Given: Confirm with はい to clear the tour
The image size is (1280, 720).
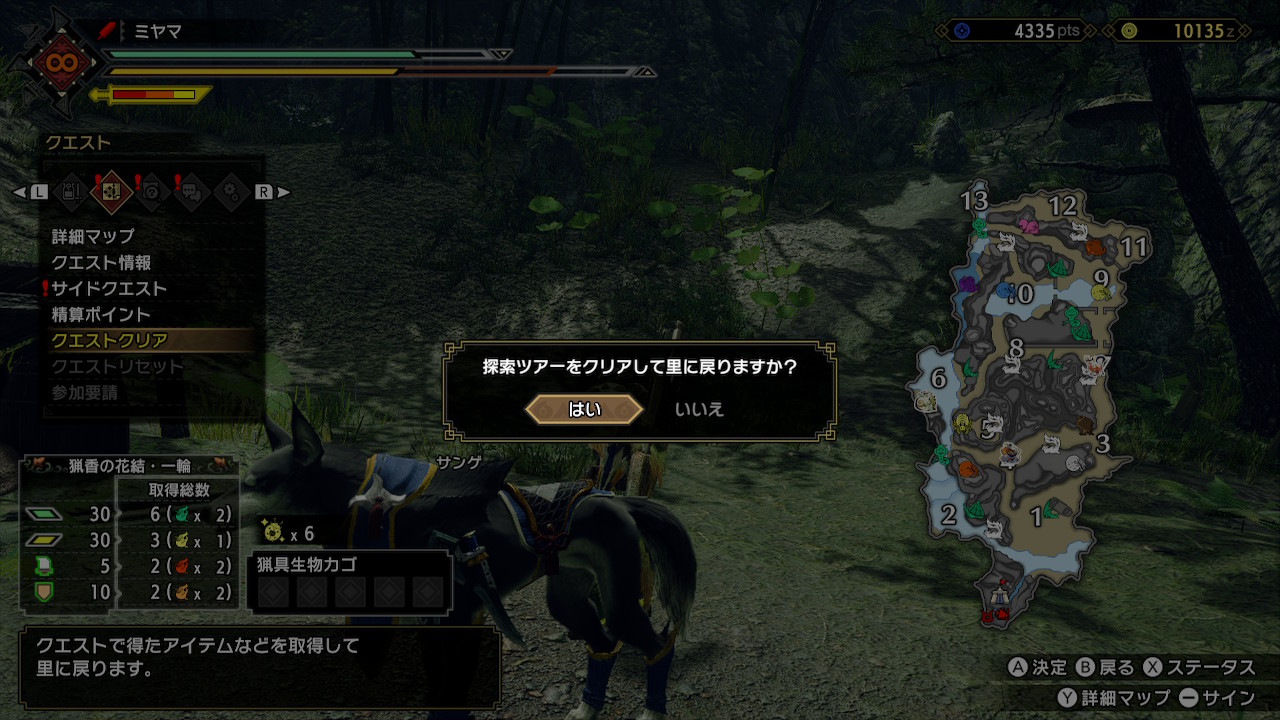Looking at the screenshot, I should 584,409.
